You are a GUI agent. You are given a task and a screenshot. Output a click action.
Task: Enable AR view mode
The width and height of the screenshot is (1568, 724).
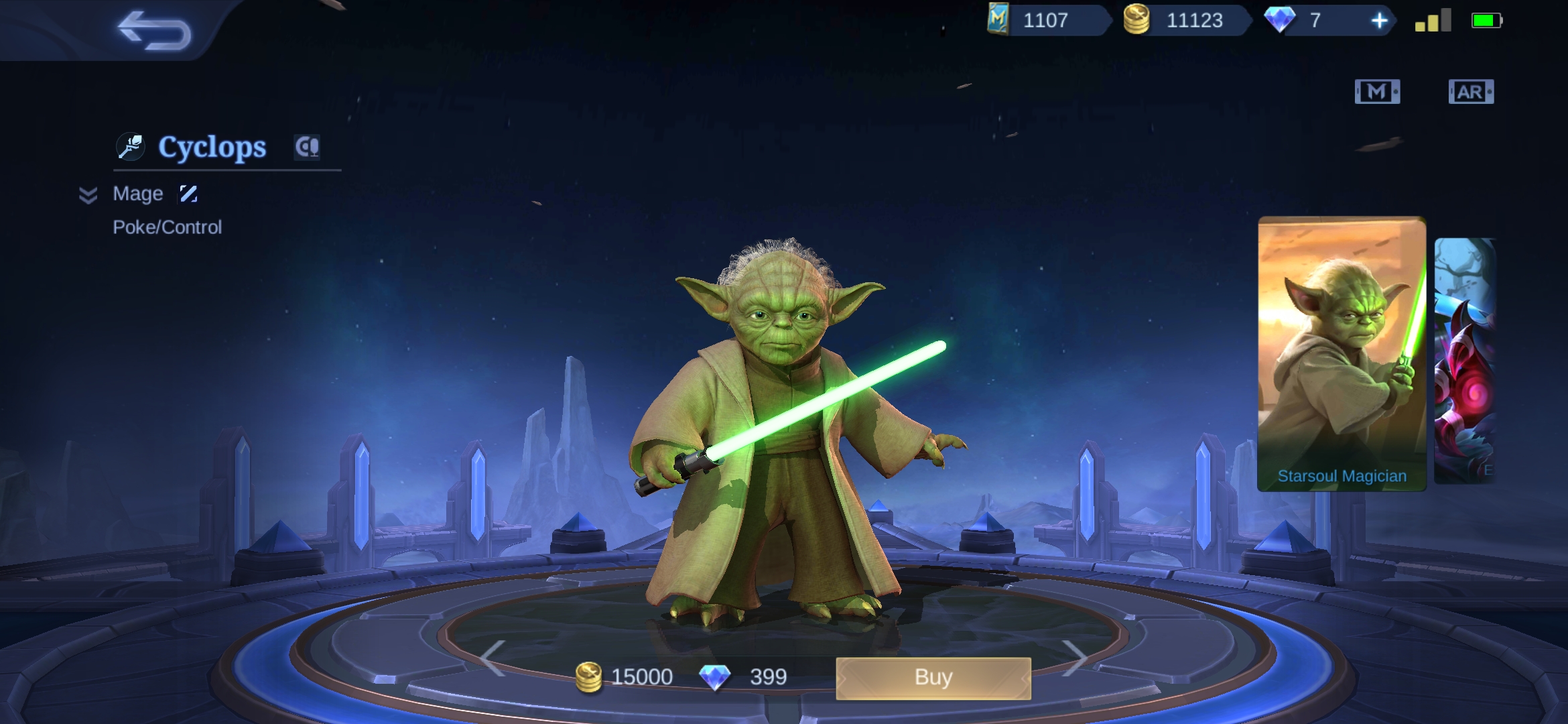coord(1472,92)
